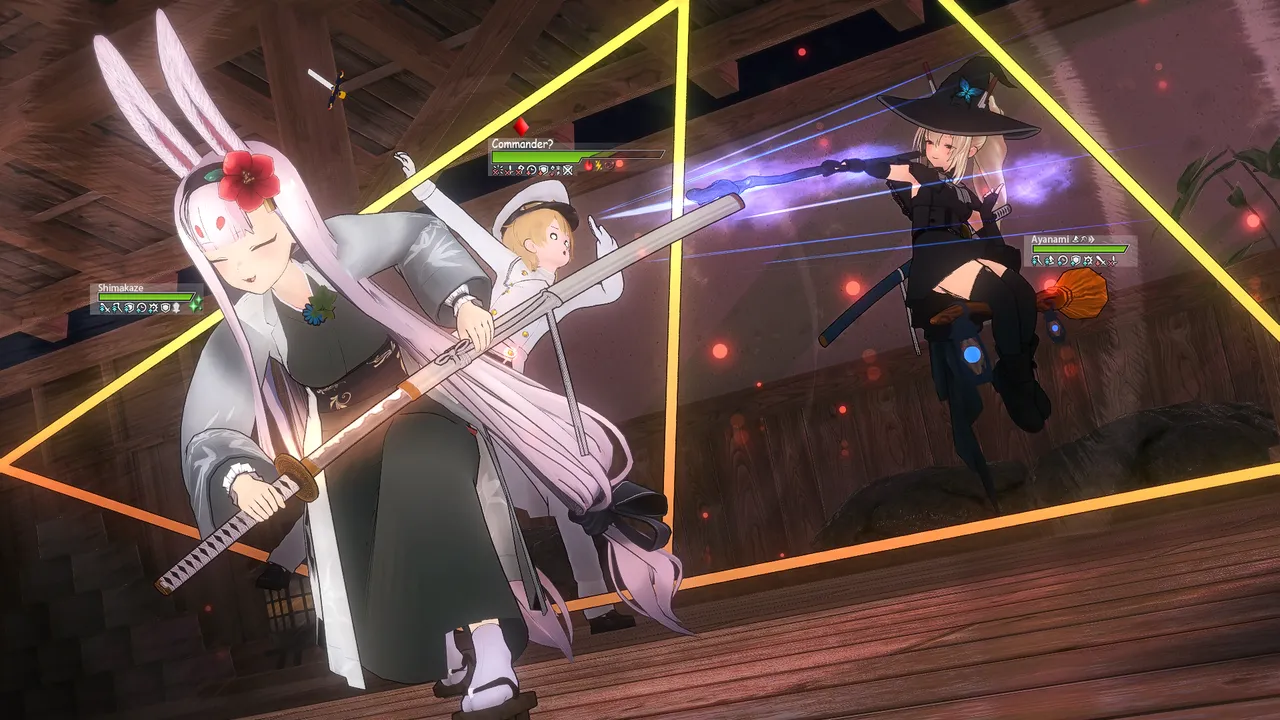This screenshot has height=720, width=1280.
Task: Inspect the flame status icon on Commander?
Action: tap(589, 165)
